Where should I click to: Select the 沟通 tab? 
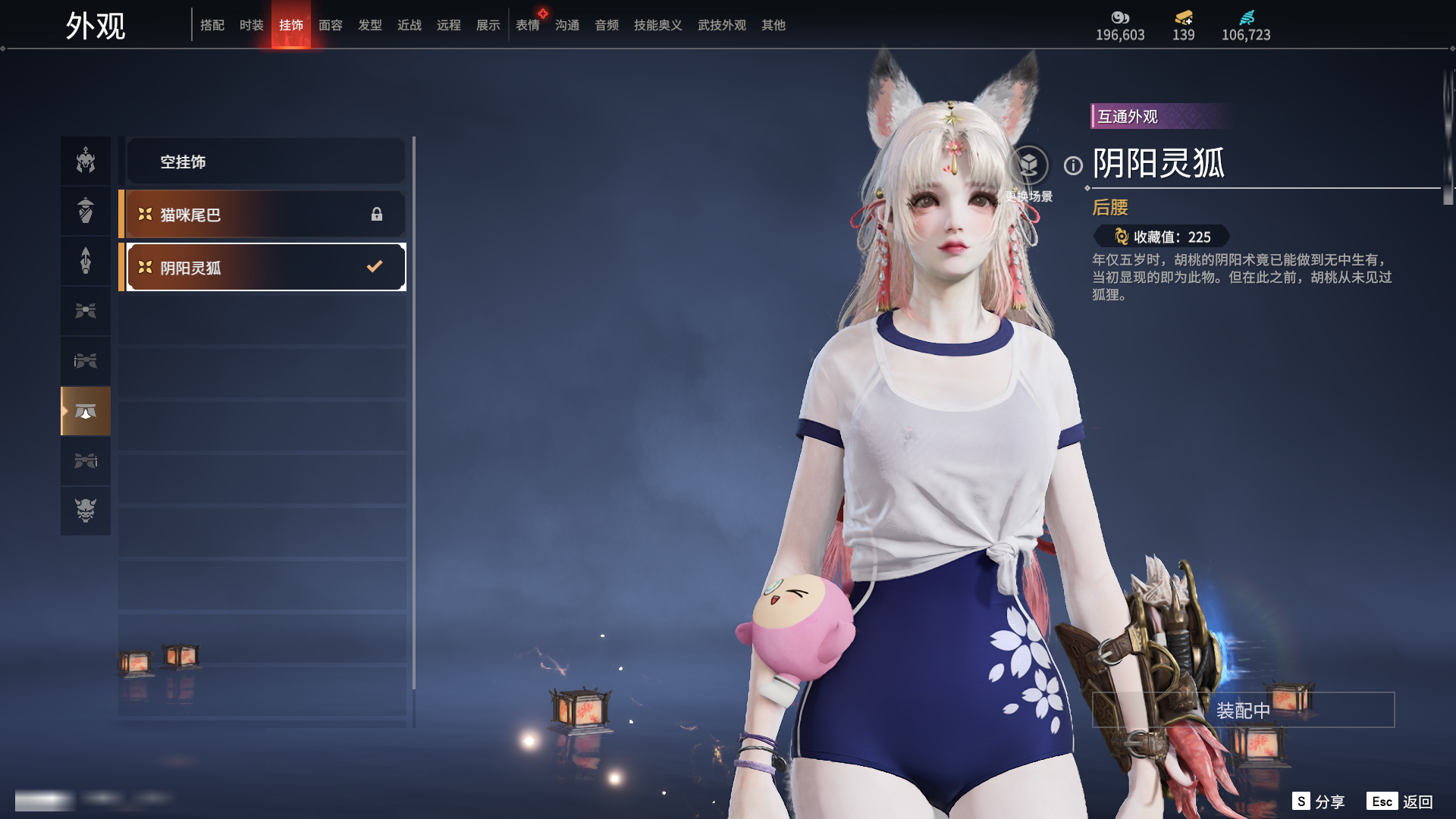pyautogui.click(x=567, y=25)
